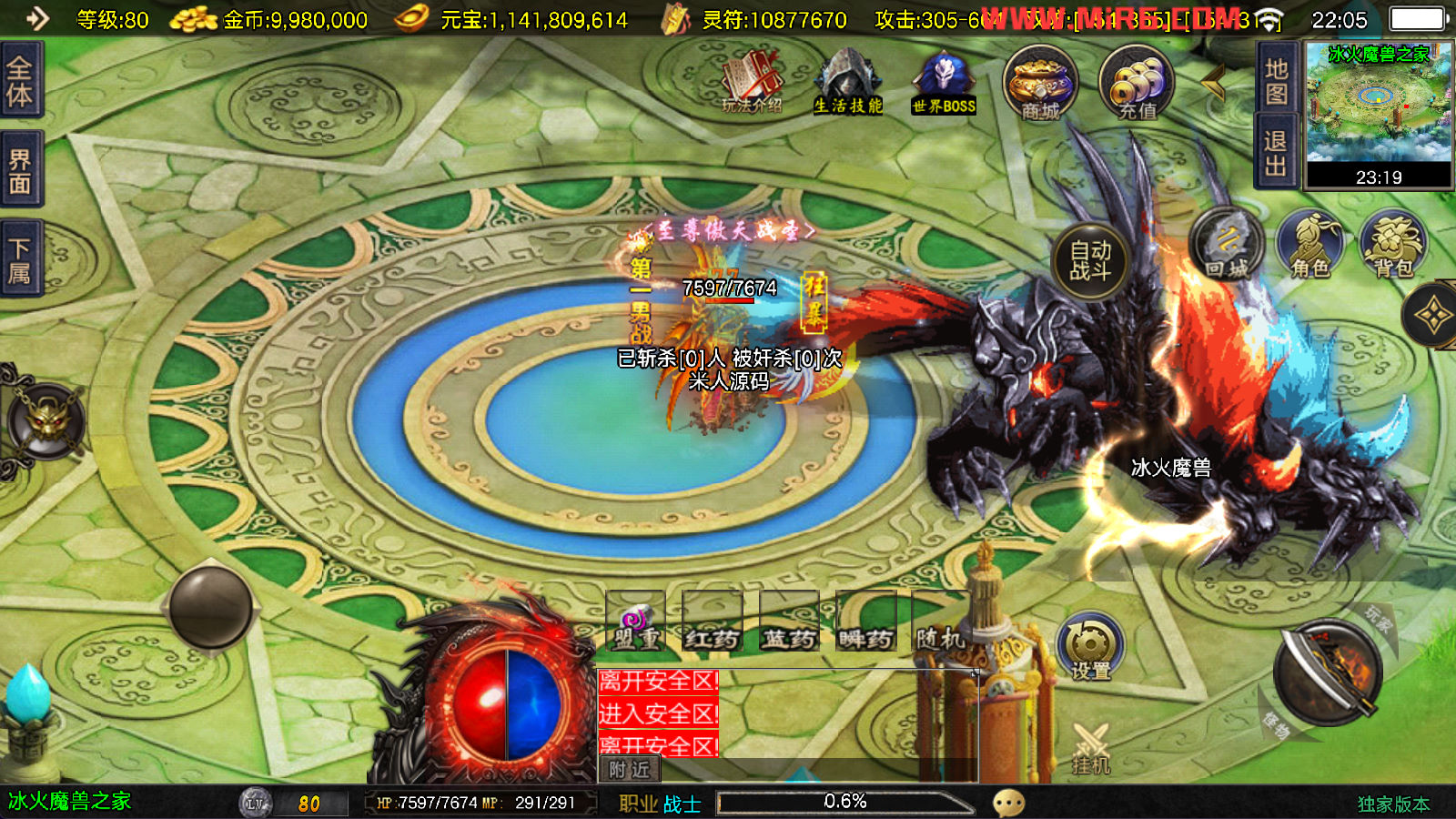
Task: Open the 背包 backpack
Action: [1393, 246]
